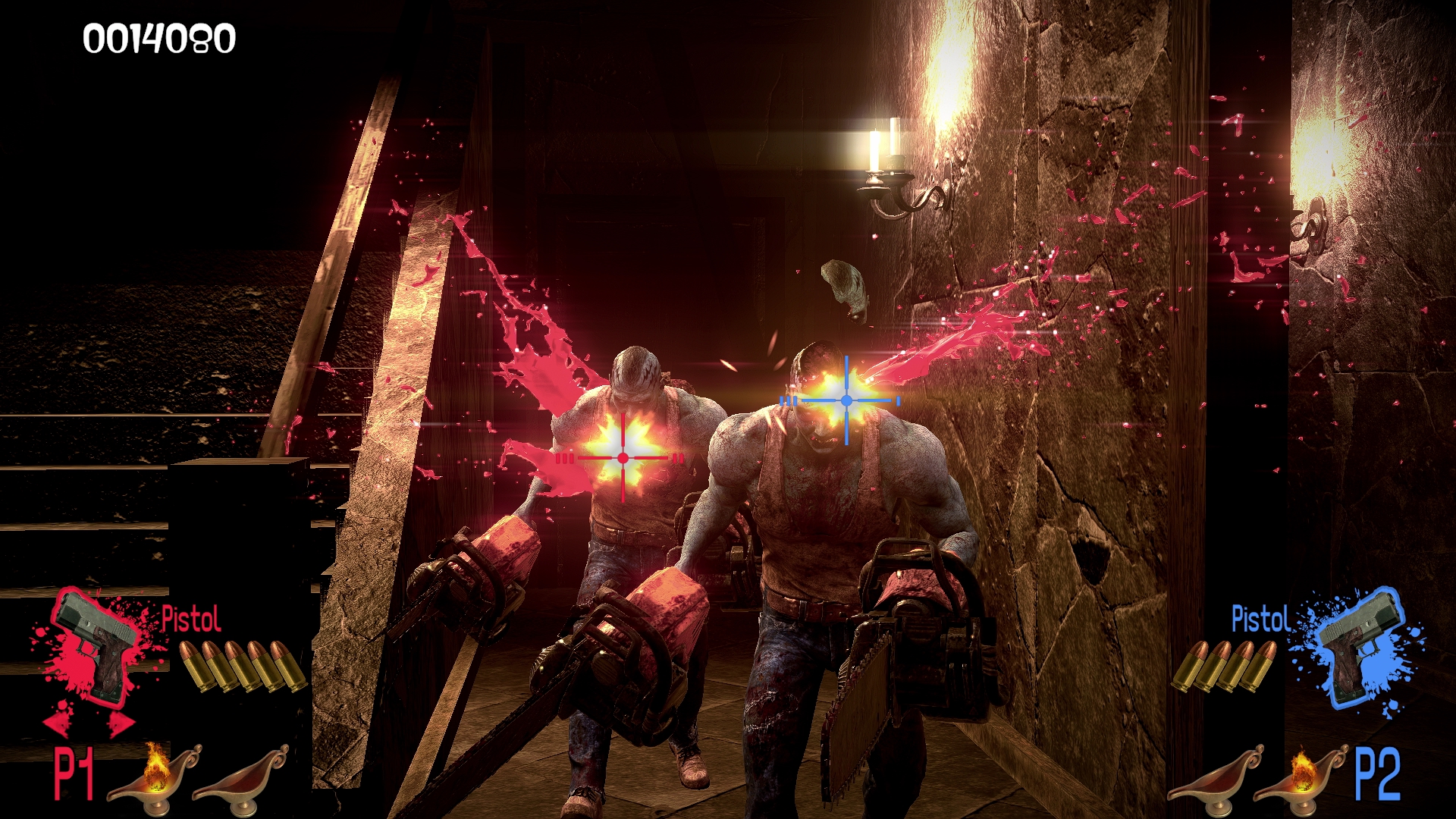The height and width of the screenshot is (819, 1456).
Task: Click the right red weapon-switch arrow
Action: point(120,723)
